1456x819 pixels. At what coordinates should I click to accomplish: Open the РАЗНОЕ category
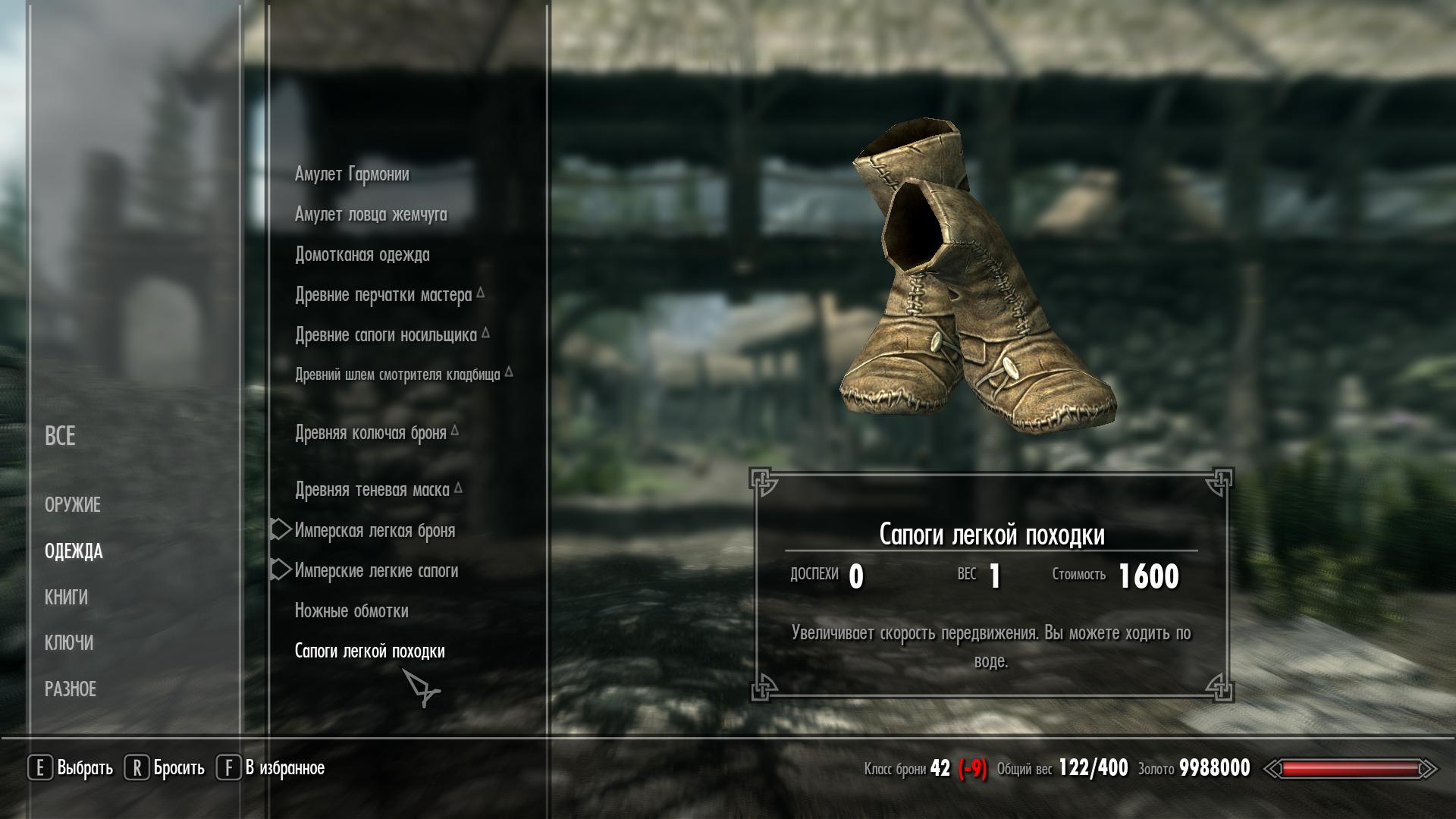click(71, 689)
